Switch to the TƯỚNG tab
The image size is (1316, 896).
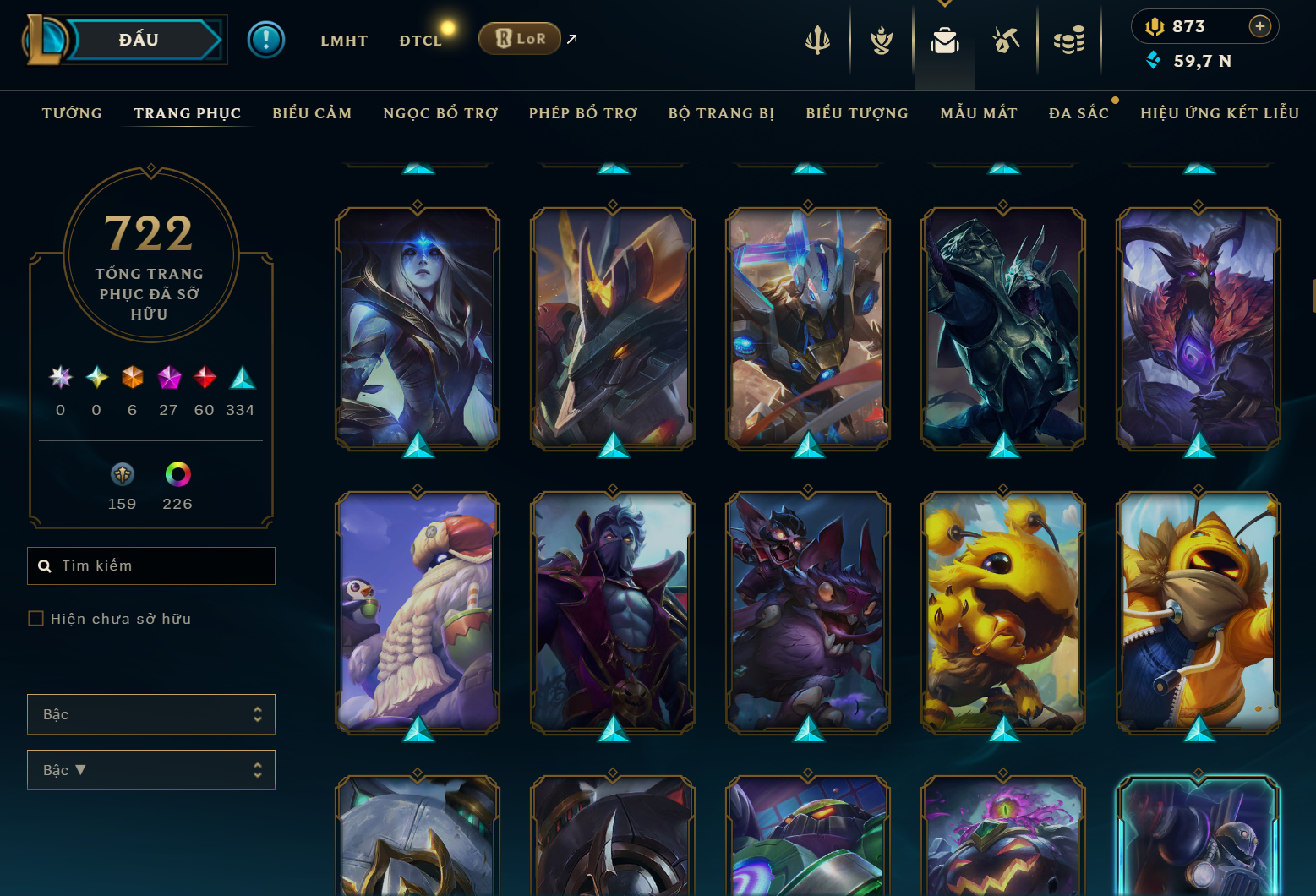coord(72,112)
